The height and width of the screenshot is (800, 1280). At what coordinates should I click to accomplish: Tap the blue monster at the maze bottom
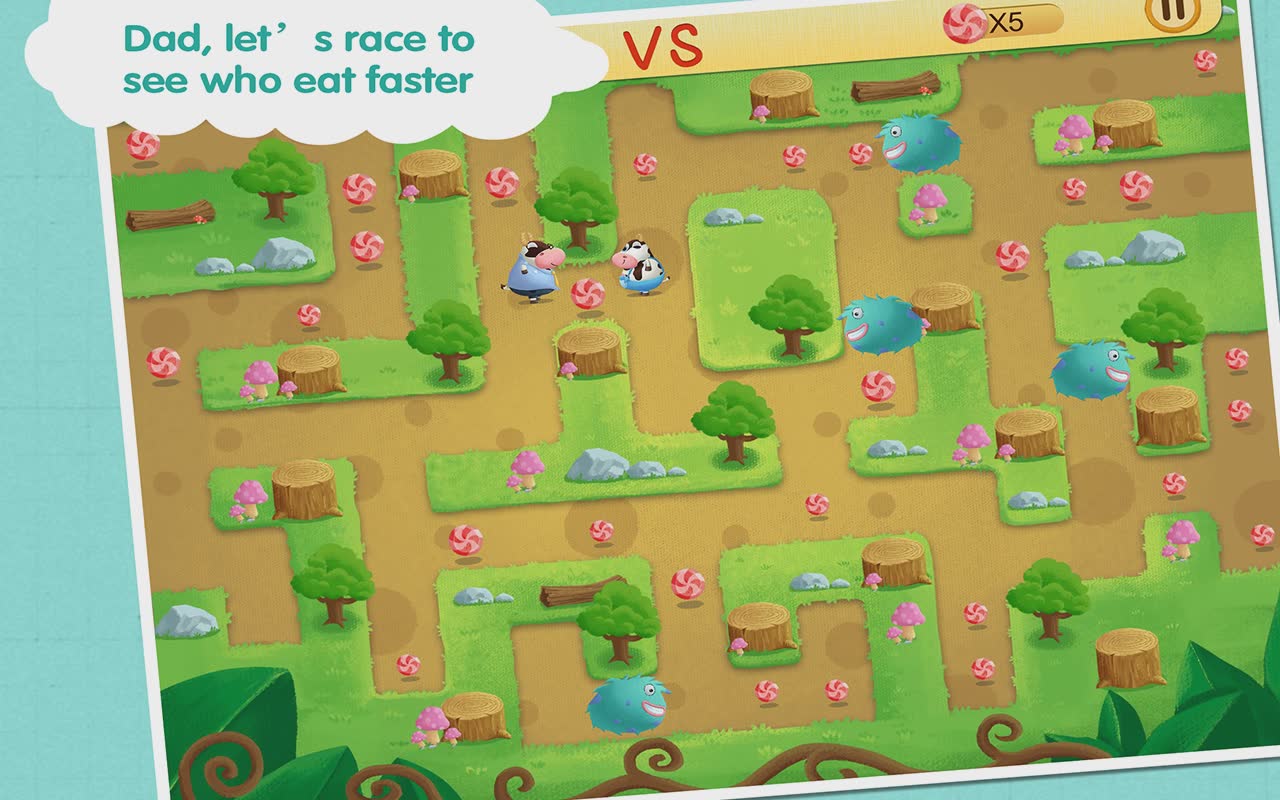pyautogui.click(x=625, y=705)
